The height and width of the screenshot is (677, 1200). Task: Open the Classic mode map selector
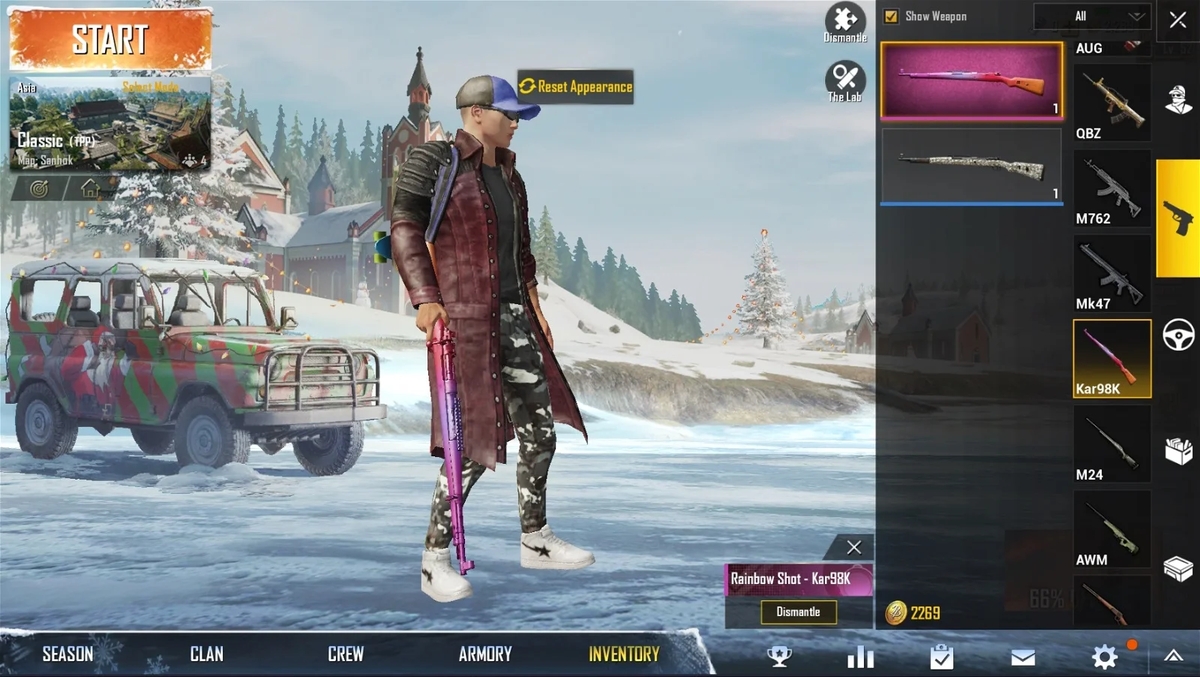point(110,123)
